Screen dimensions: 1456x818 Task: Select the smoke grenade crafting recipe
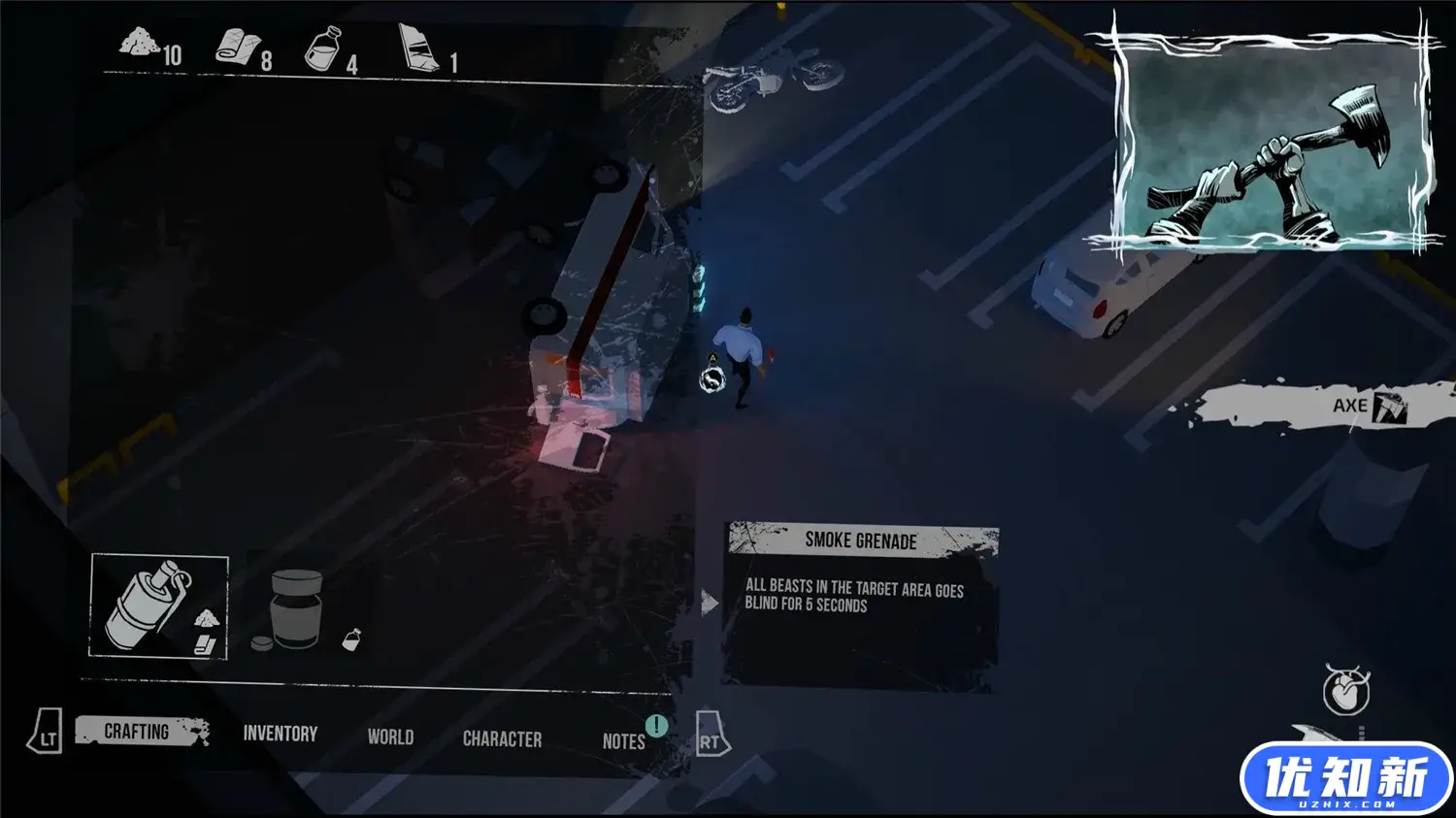[x=159, y=606]
